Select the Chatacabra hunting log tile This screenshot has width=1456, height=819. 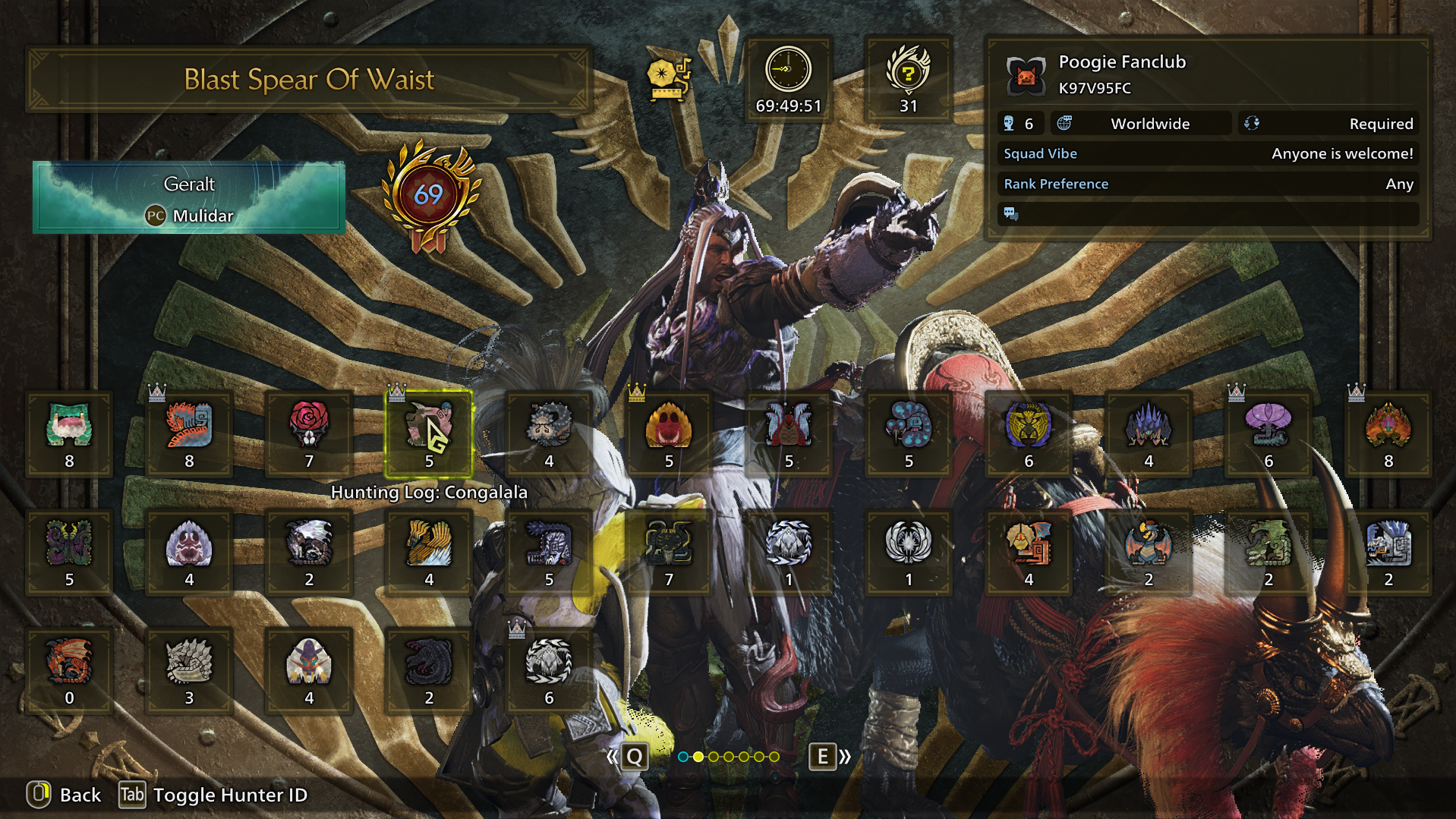(x=69, y=433)
